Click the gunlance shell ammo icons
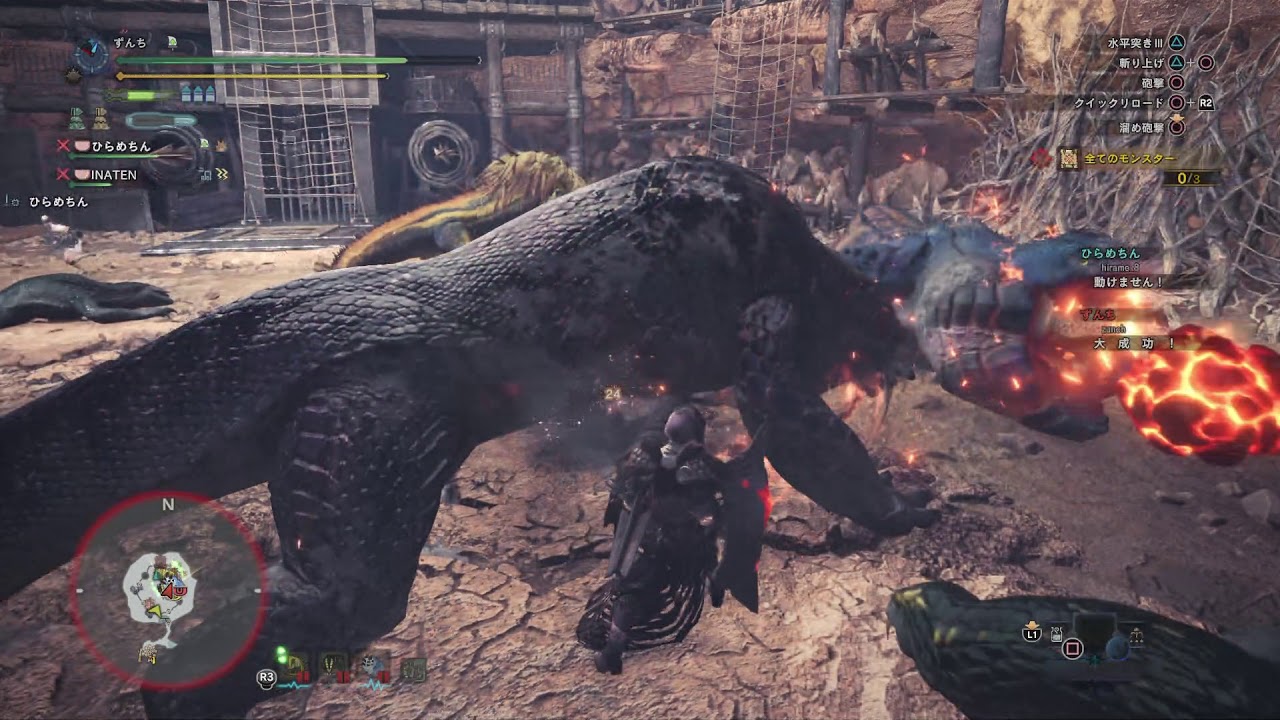The width and height of the screenshot is (1280, 720). (x=198, y=94)
